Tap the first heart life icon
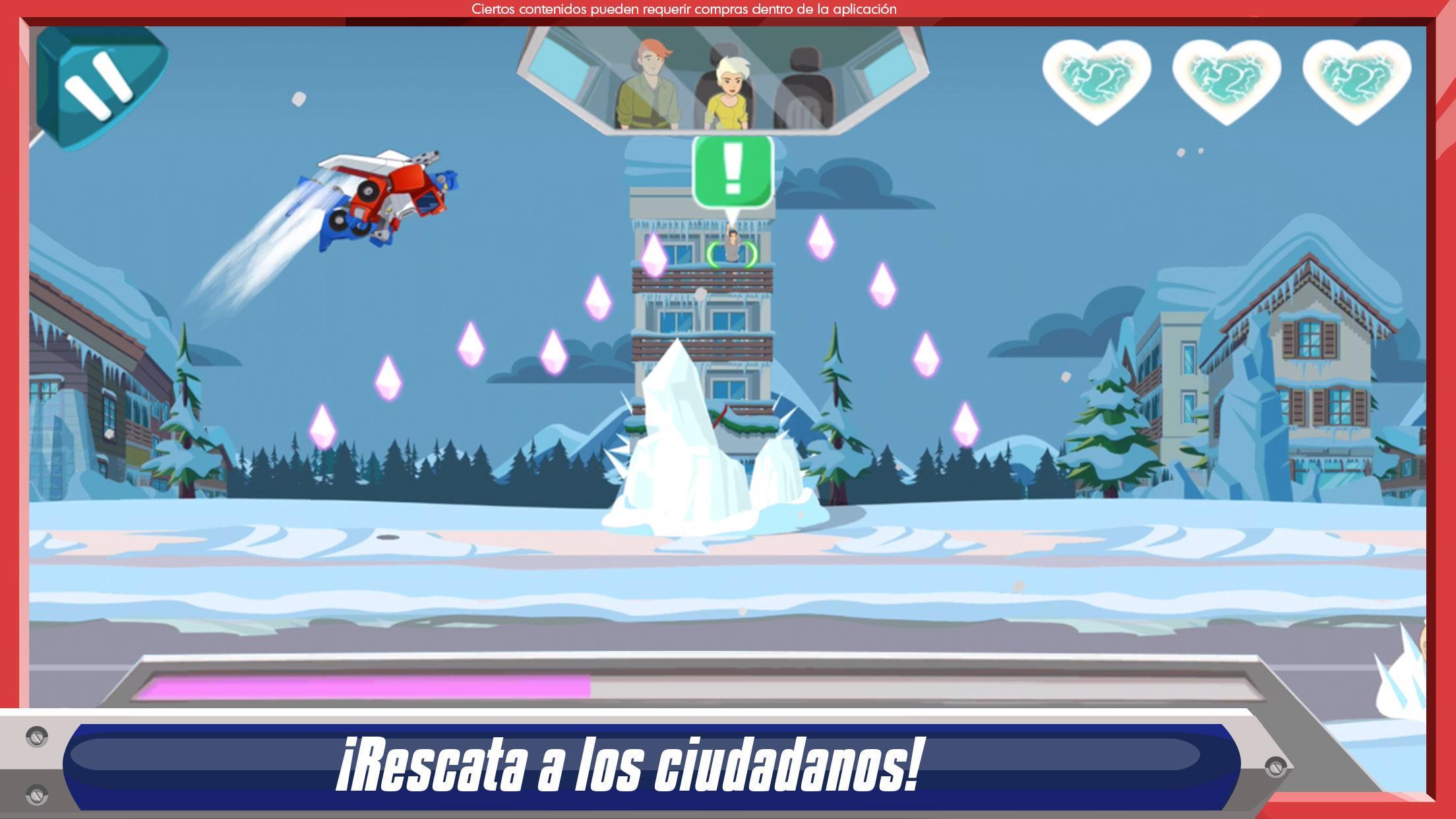 click(x=1096, y=79)
